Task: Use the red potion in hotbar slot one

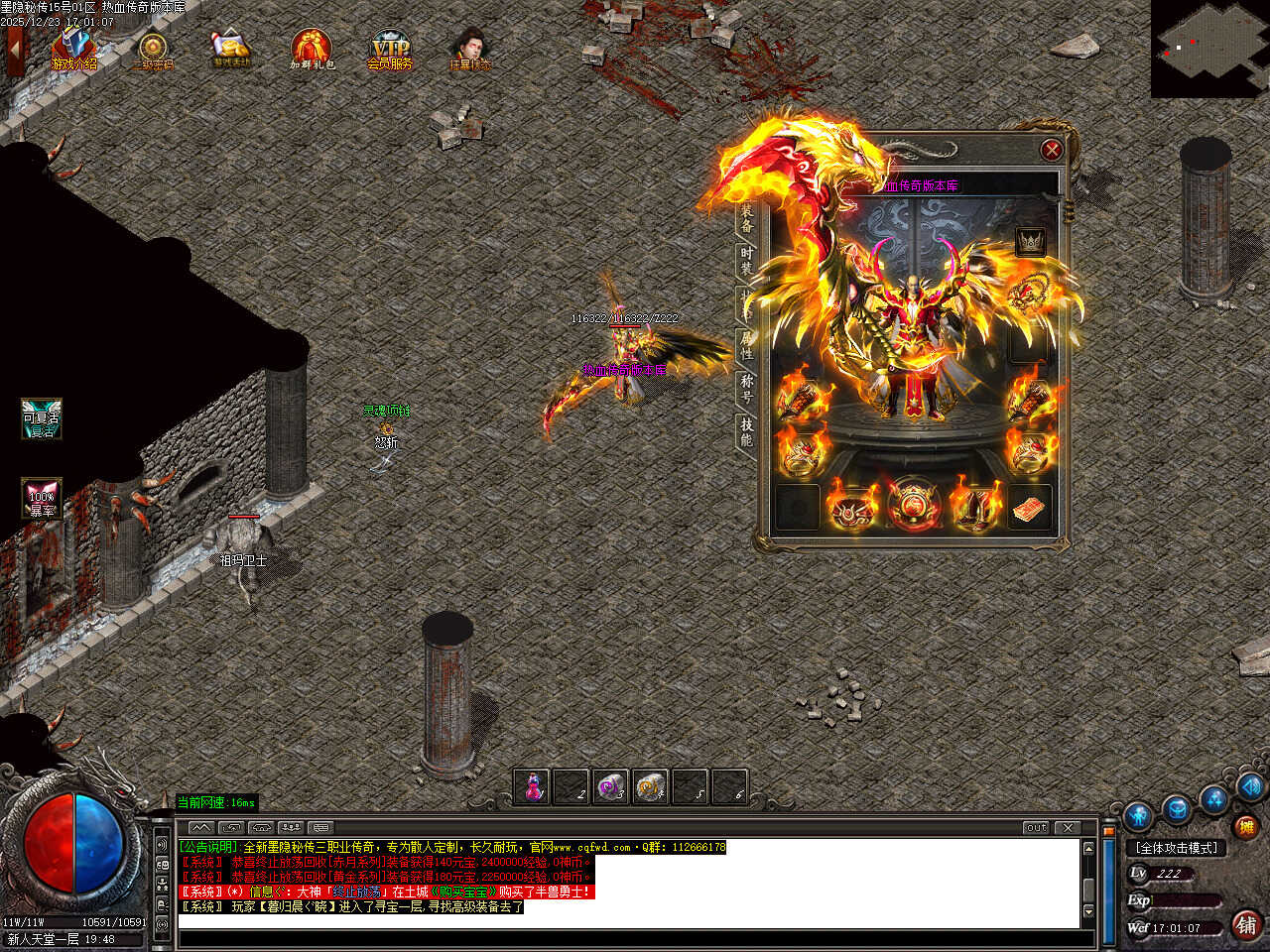Action: tap(533, 787)
